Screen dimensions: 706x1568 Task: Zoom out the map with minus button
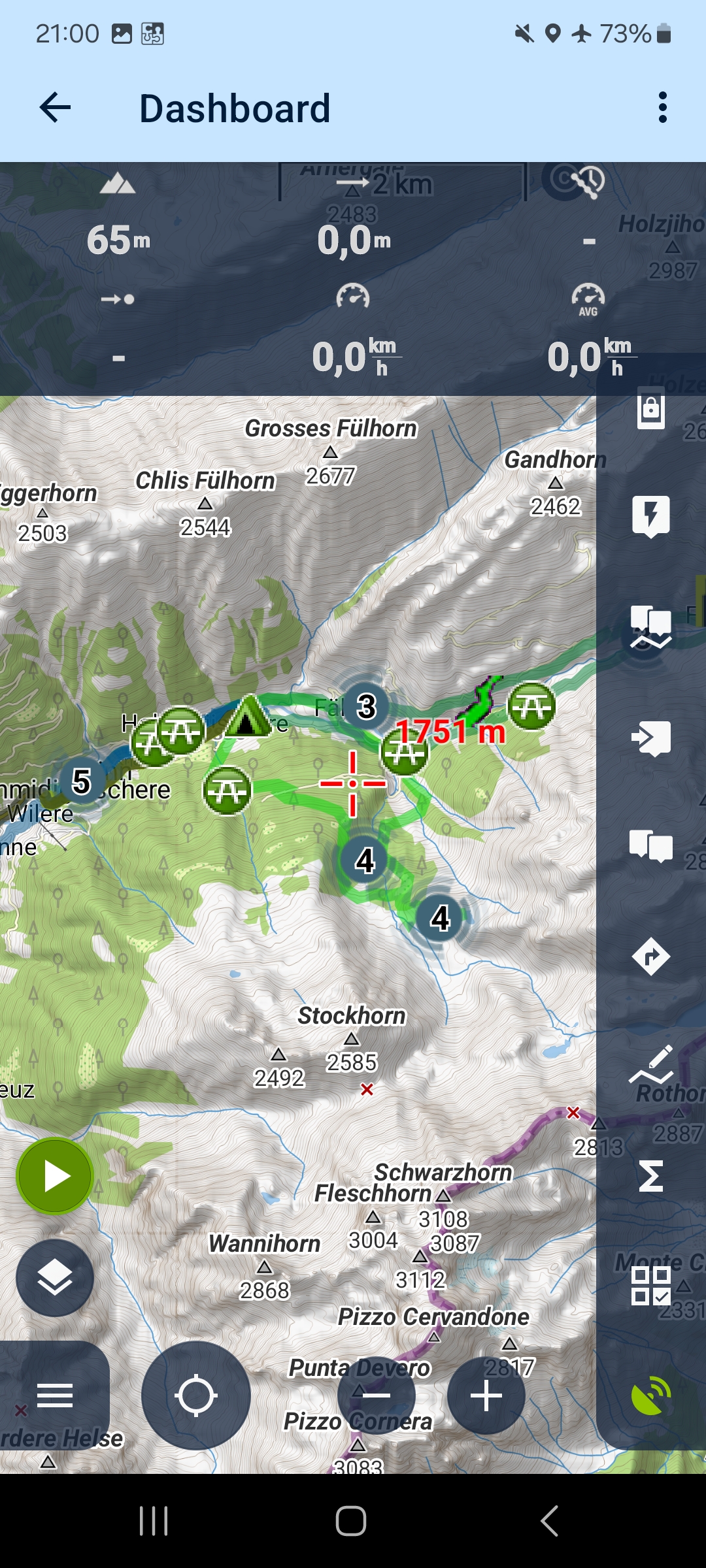coord(376,1396)
